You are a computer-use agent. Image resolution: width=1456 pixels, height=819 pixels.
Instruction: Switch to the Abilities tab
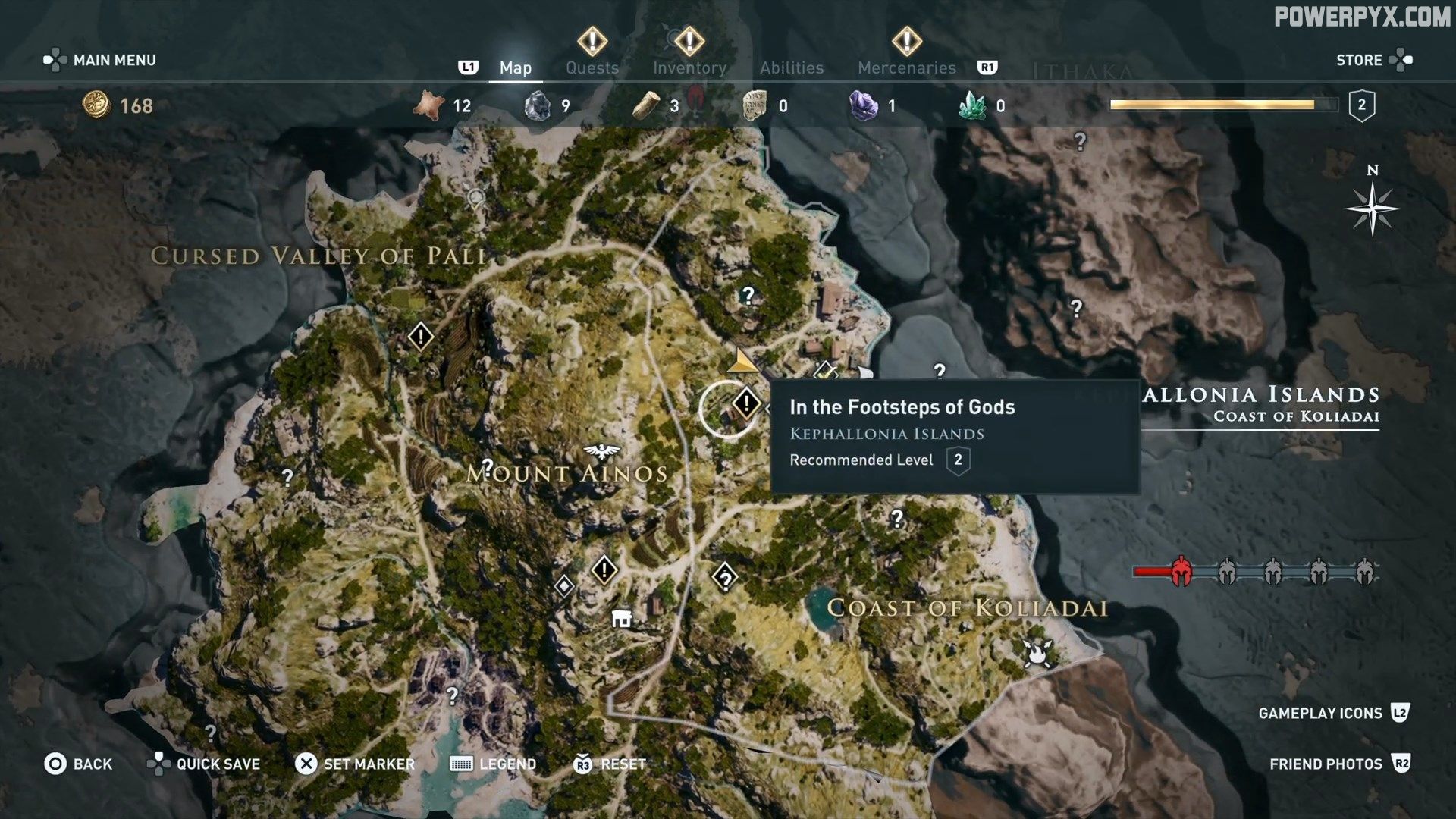pos(792,67)
